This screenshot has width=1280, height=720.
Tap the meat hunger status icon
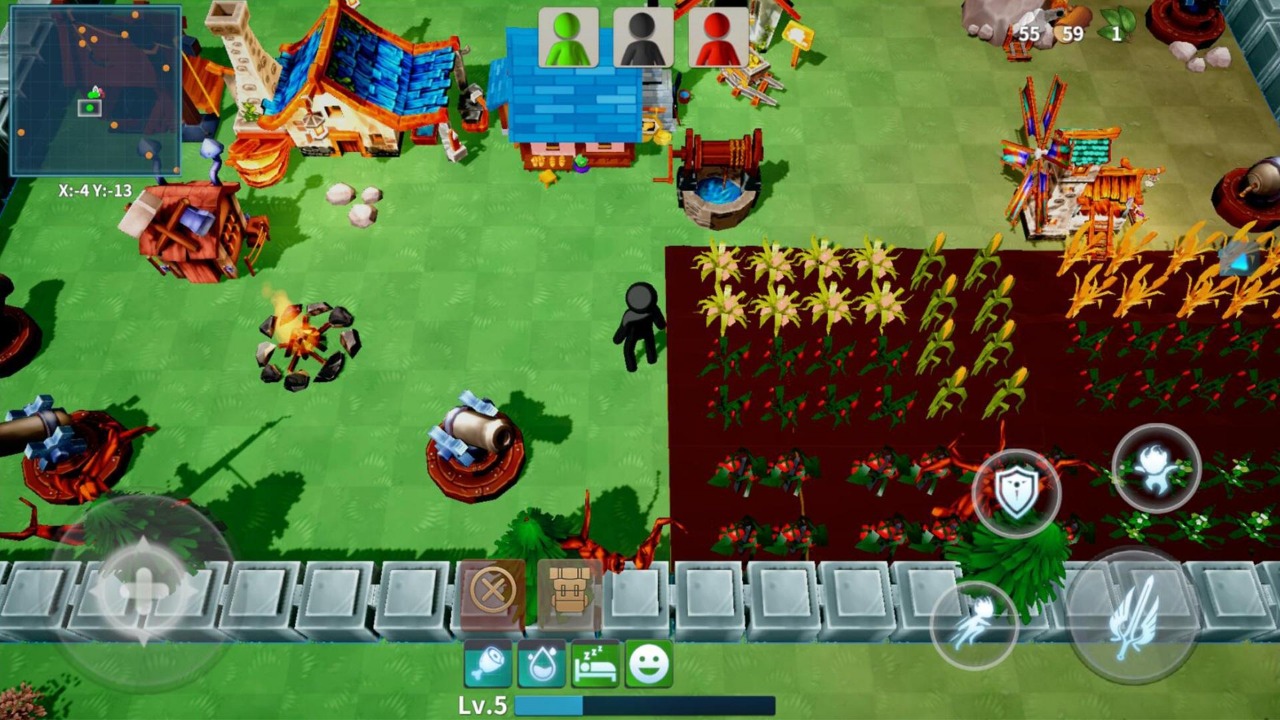click(488, 665)
